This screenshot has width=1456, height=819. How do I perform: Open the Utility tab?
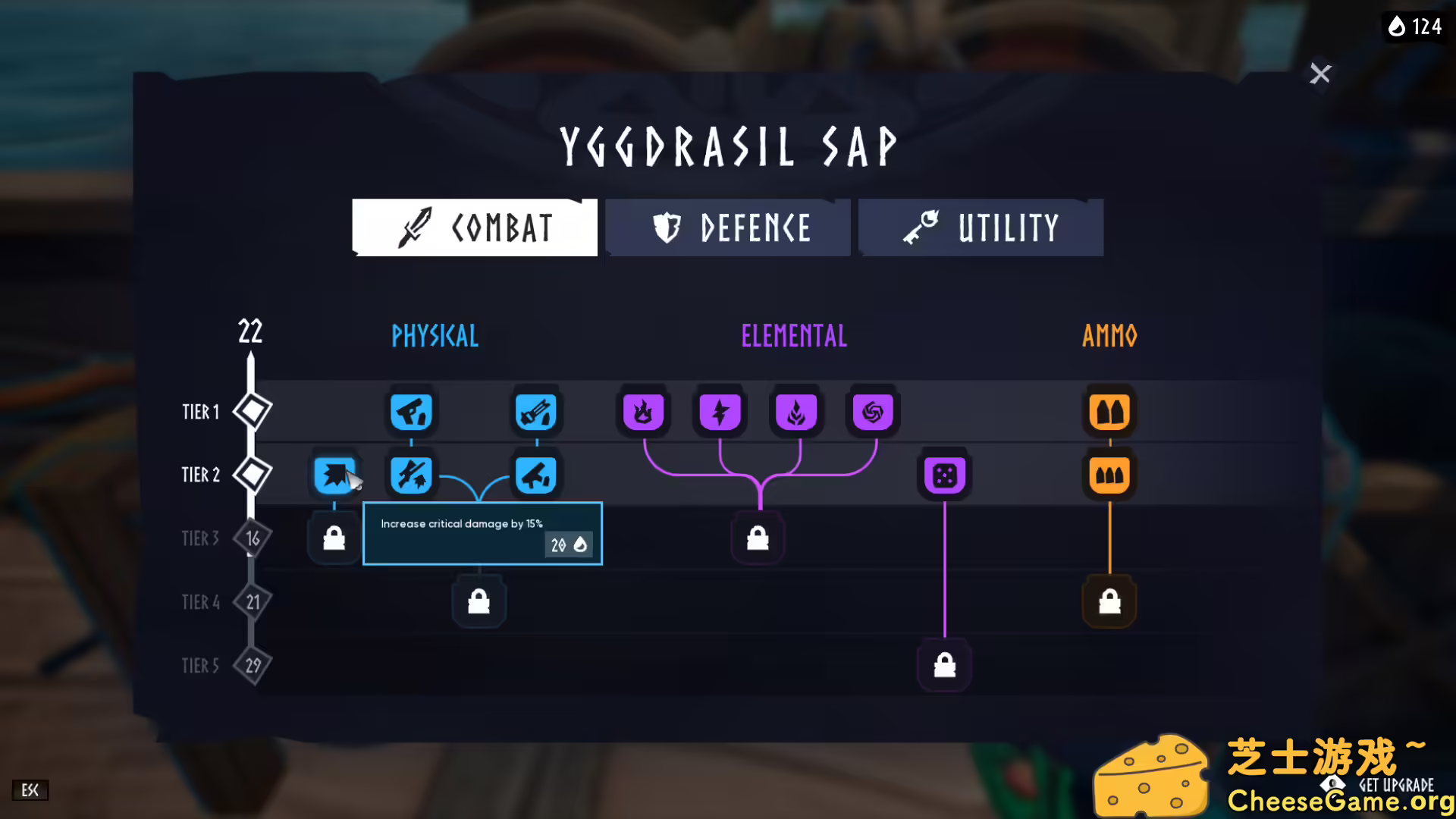point(981,227)
